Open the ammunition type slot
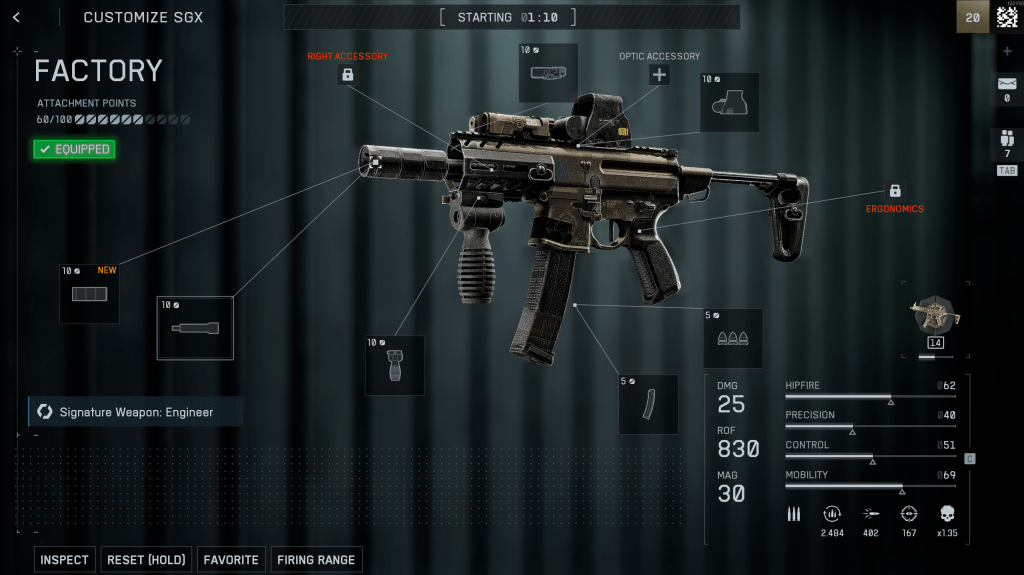 point(732,338)
